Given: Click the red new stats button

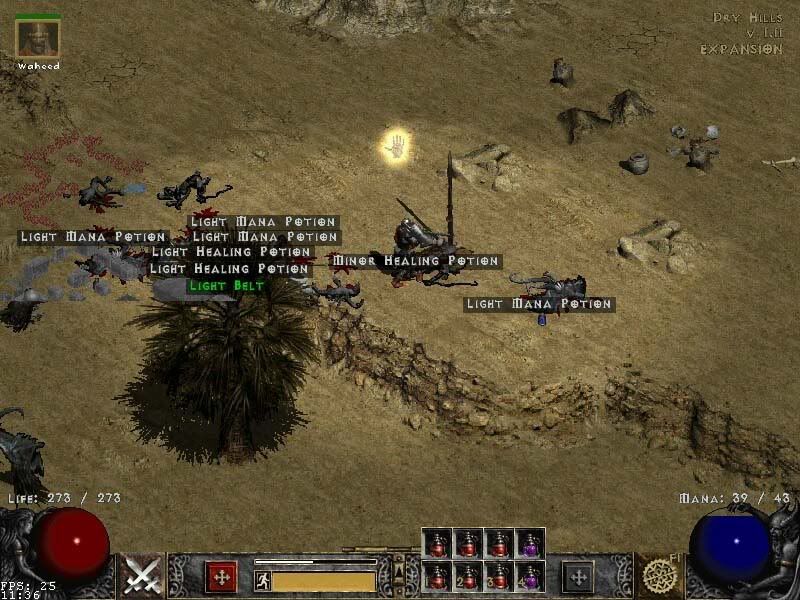Looking at the screenshot, I should tap(221, 577).
